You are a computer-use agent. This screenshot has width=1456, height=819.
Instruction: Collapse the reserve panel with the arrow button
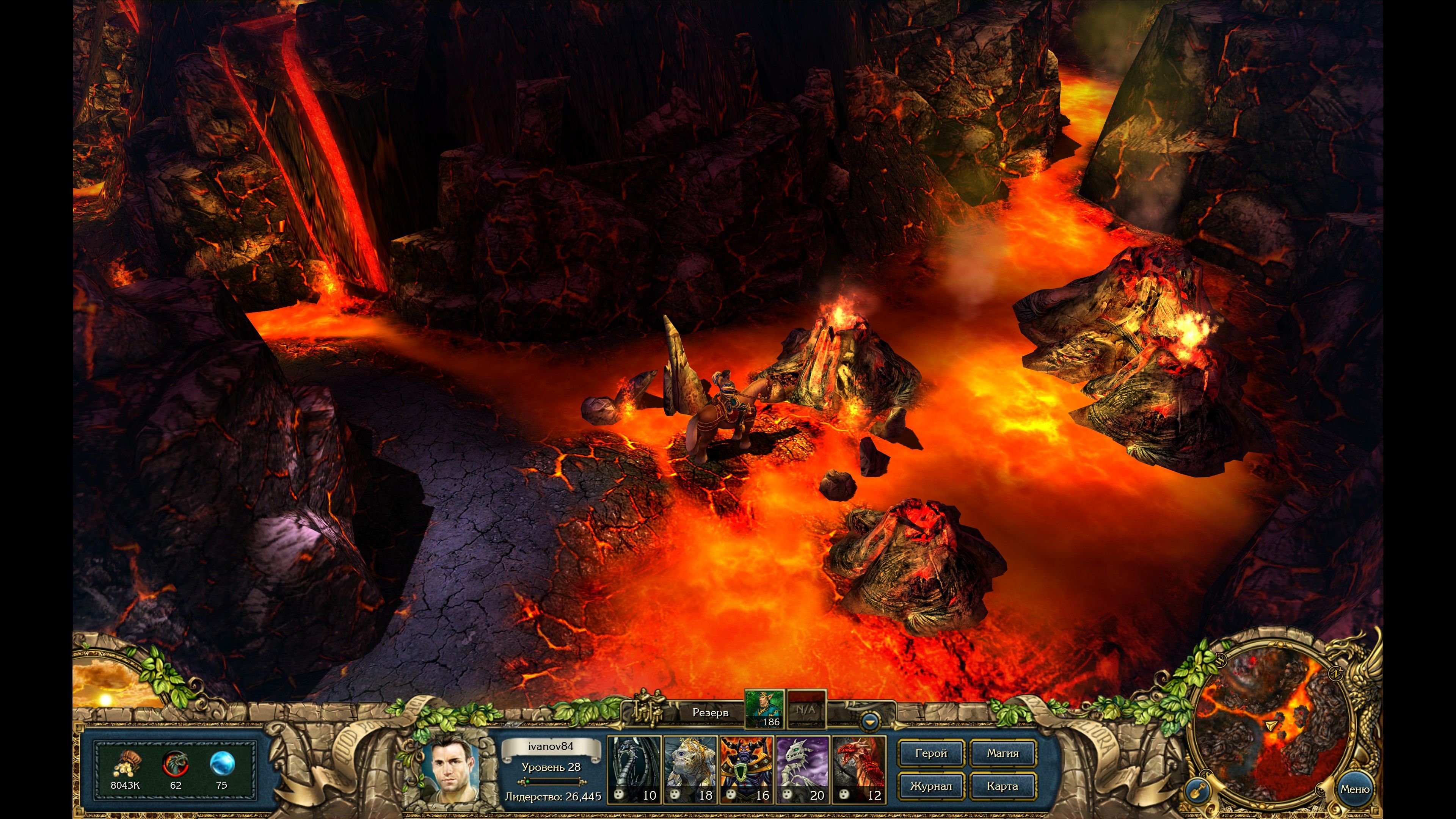tap(870, 722)
